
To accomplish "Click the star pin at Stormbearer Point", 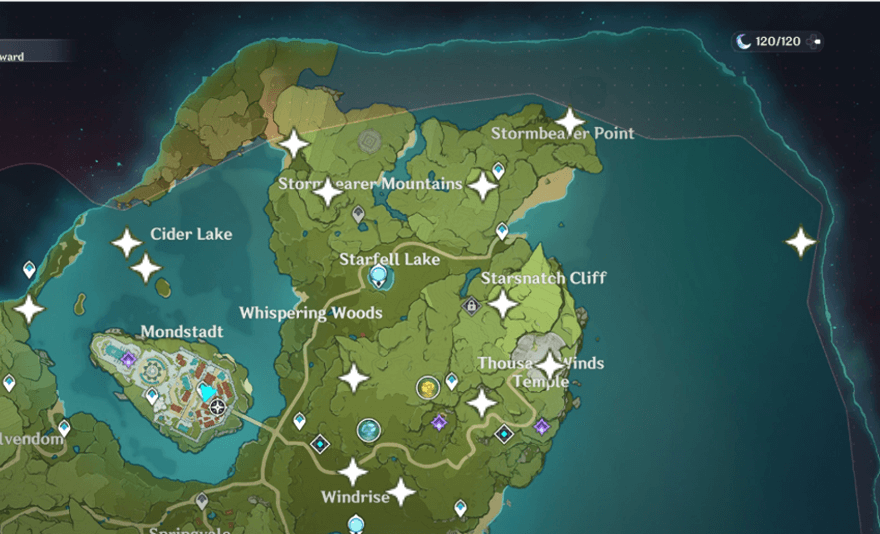I will (x=569, y=123).
